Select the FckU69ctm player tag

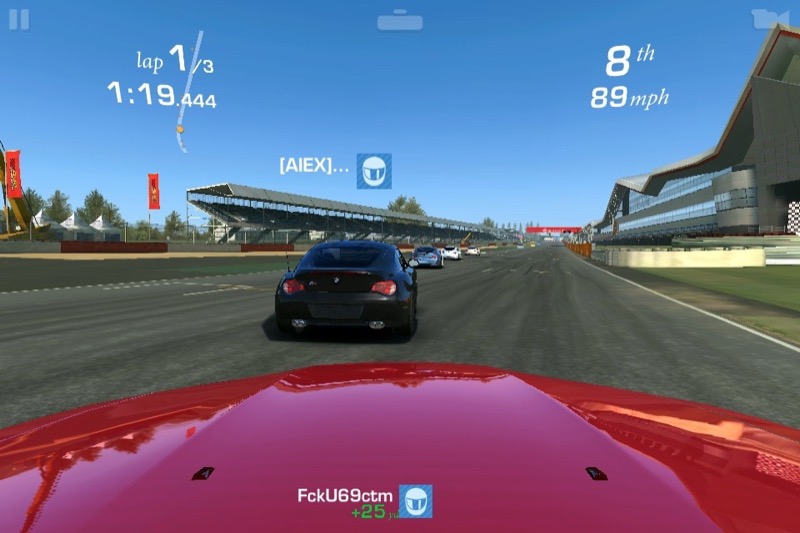coord(365,500)
